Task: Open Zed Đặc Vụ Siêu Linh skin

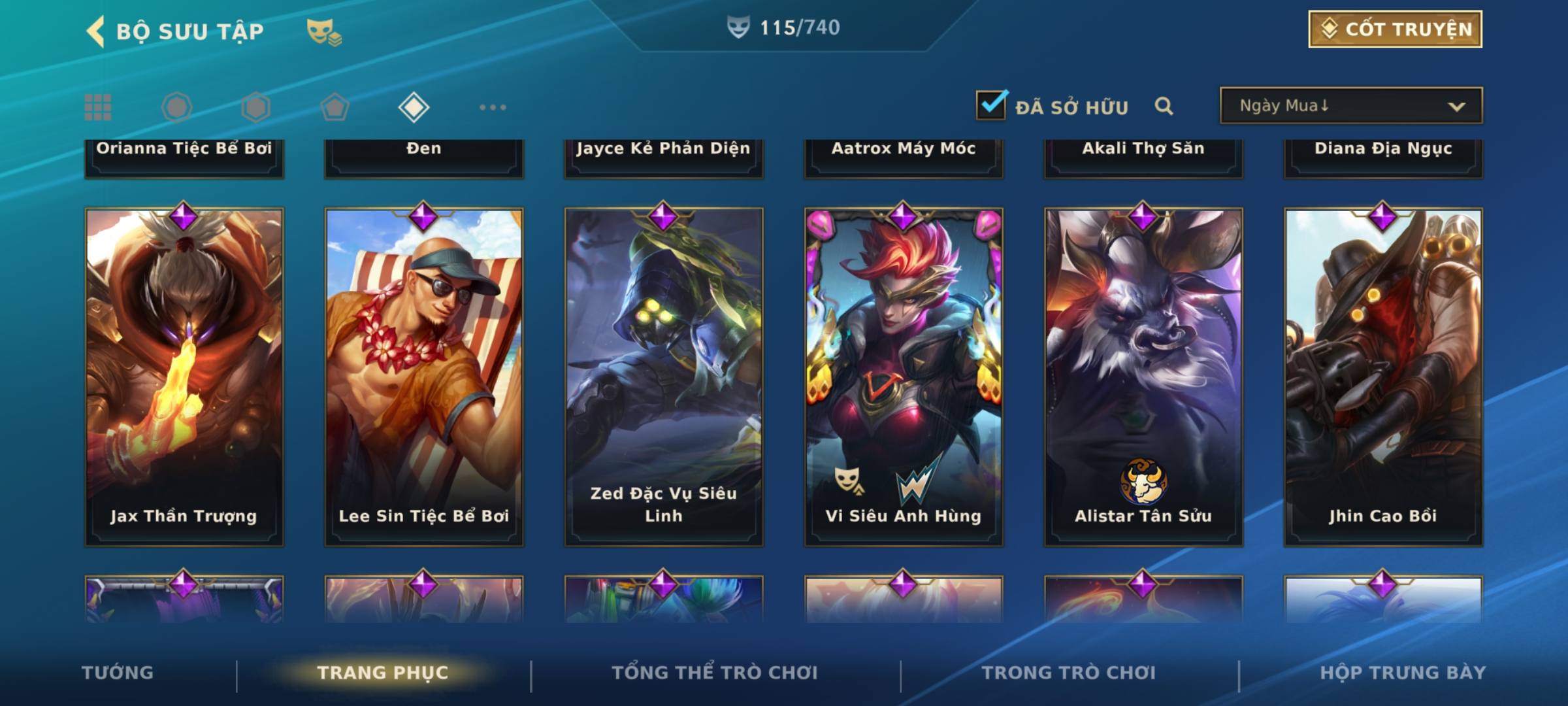Action: click(x=664, y=377)
